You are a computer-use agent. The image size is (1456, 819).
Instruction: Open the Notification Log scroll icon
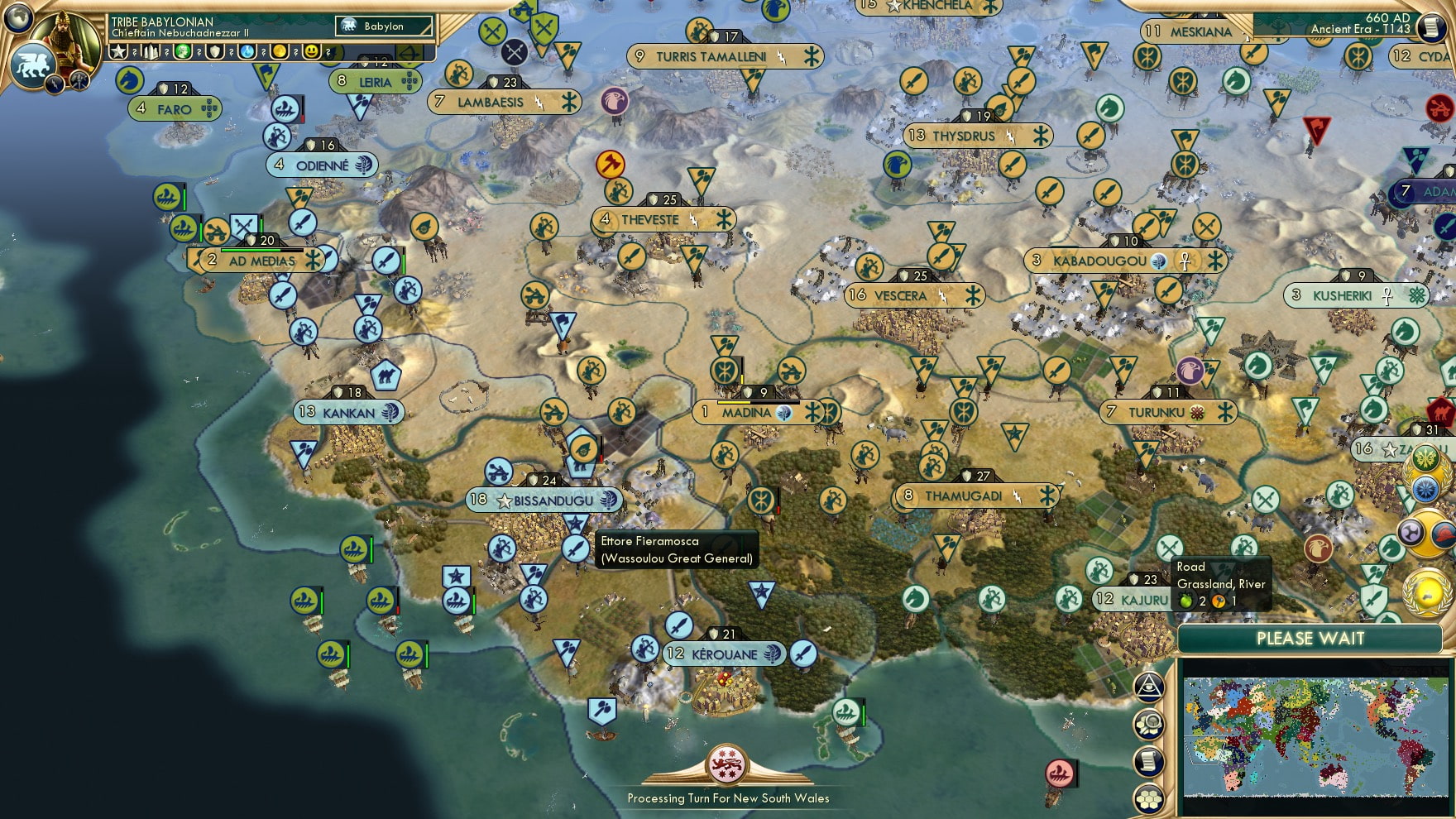pos(1148,761)
